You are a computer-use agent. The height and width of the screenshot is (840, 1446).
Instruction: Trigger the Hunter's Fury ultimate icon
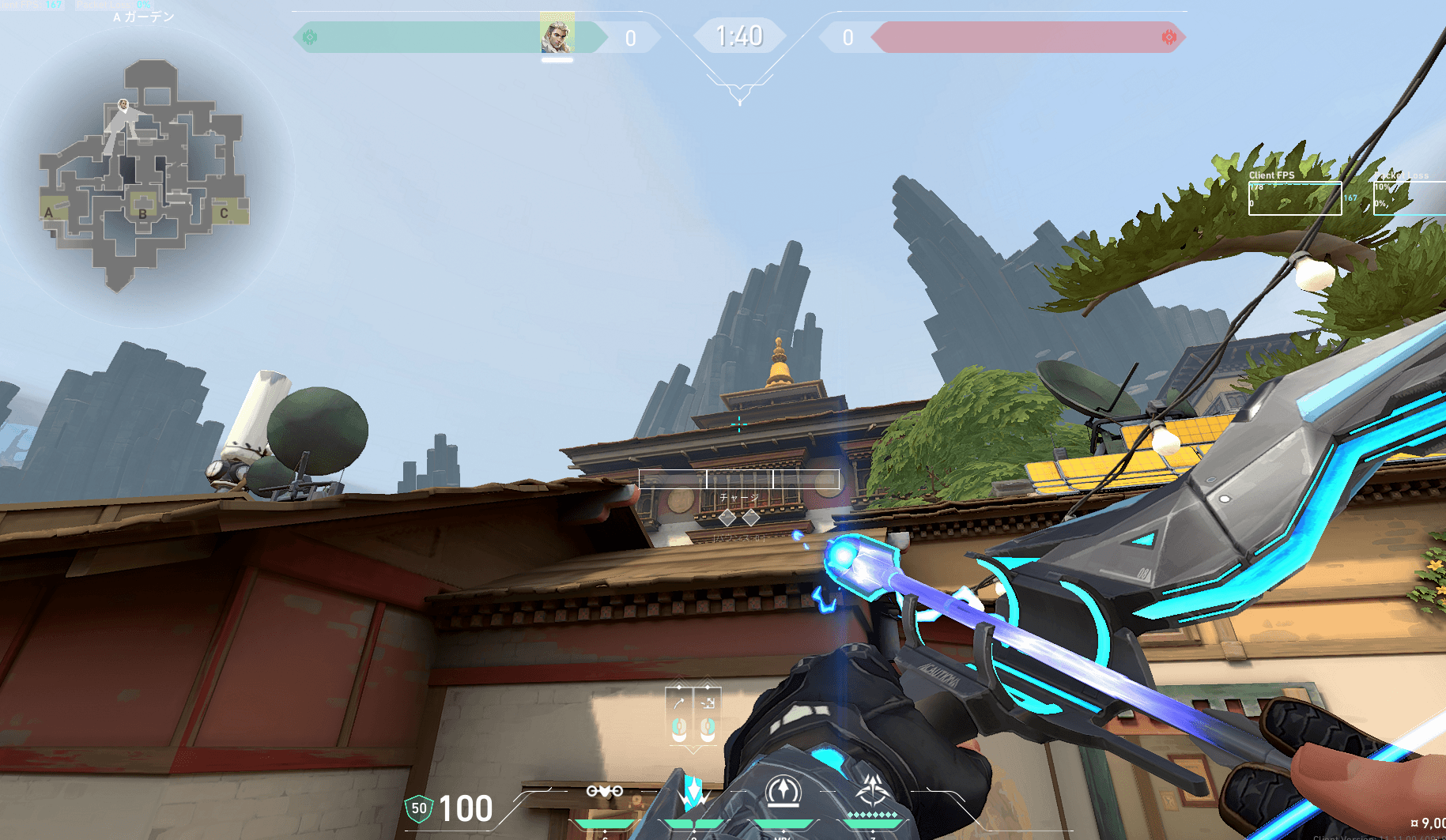tap(873, 791)
